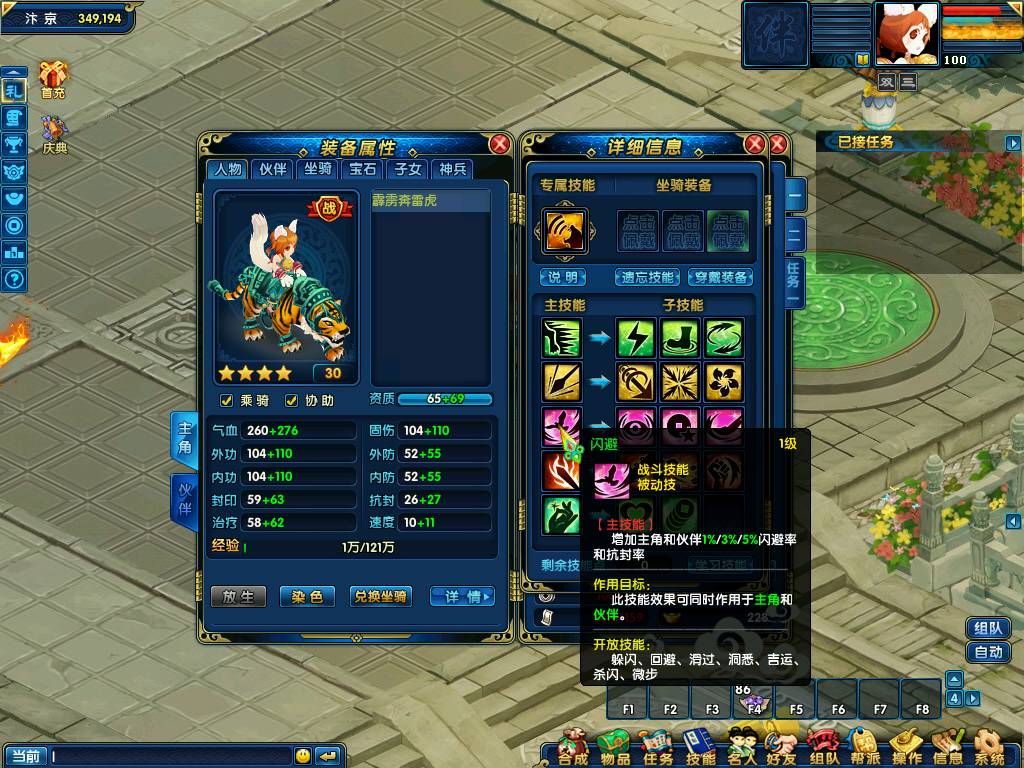
Task: Open the 物品 inventory from bottom bar
Action: [615, 746]
